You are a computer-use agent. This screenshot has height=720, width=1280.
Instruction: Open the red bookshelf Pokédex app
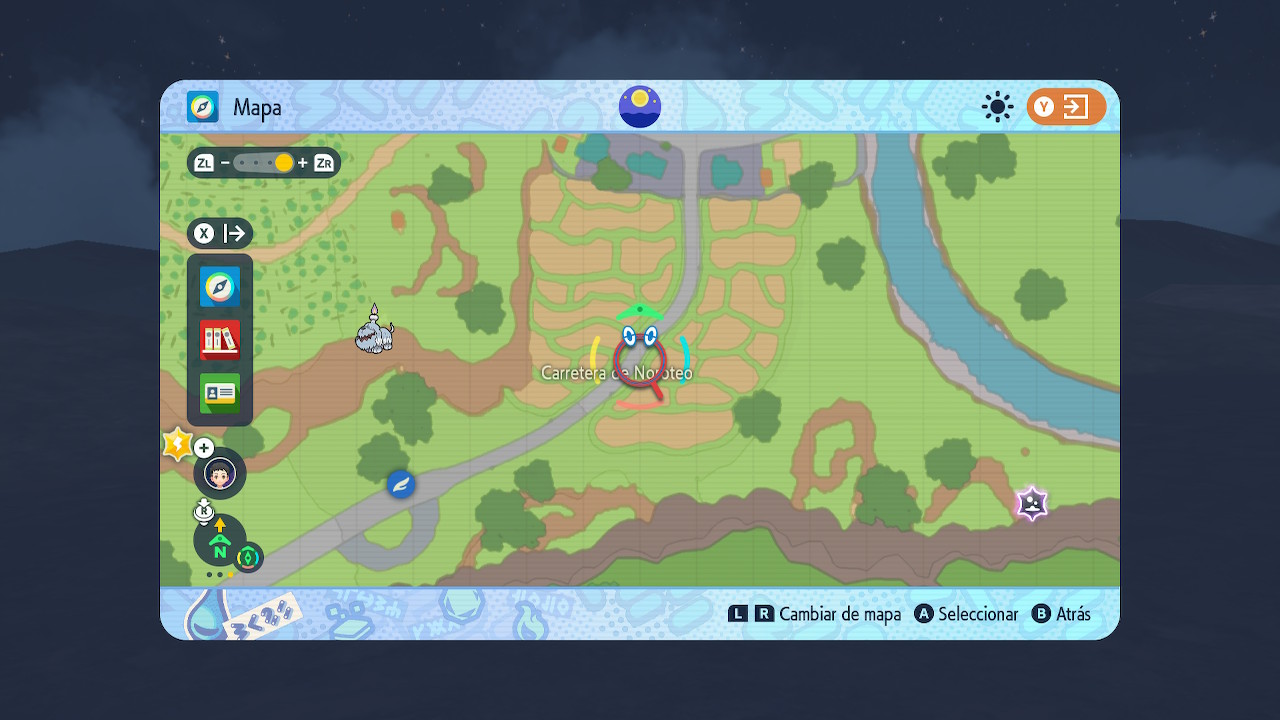[x=220, y=340]
